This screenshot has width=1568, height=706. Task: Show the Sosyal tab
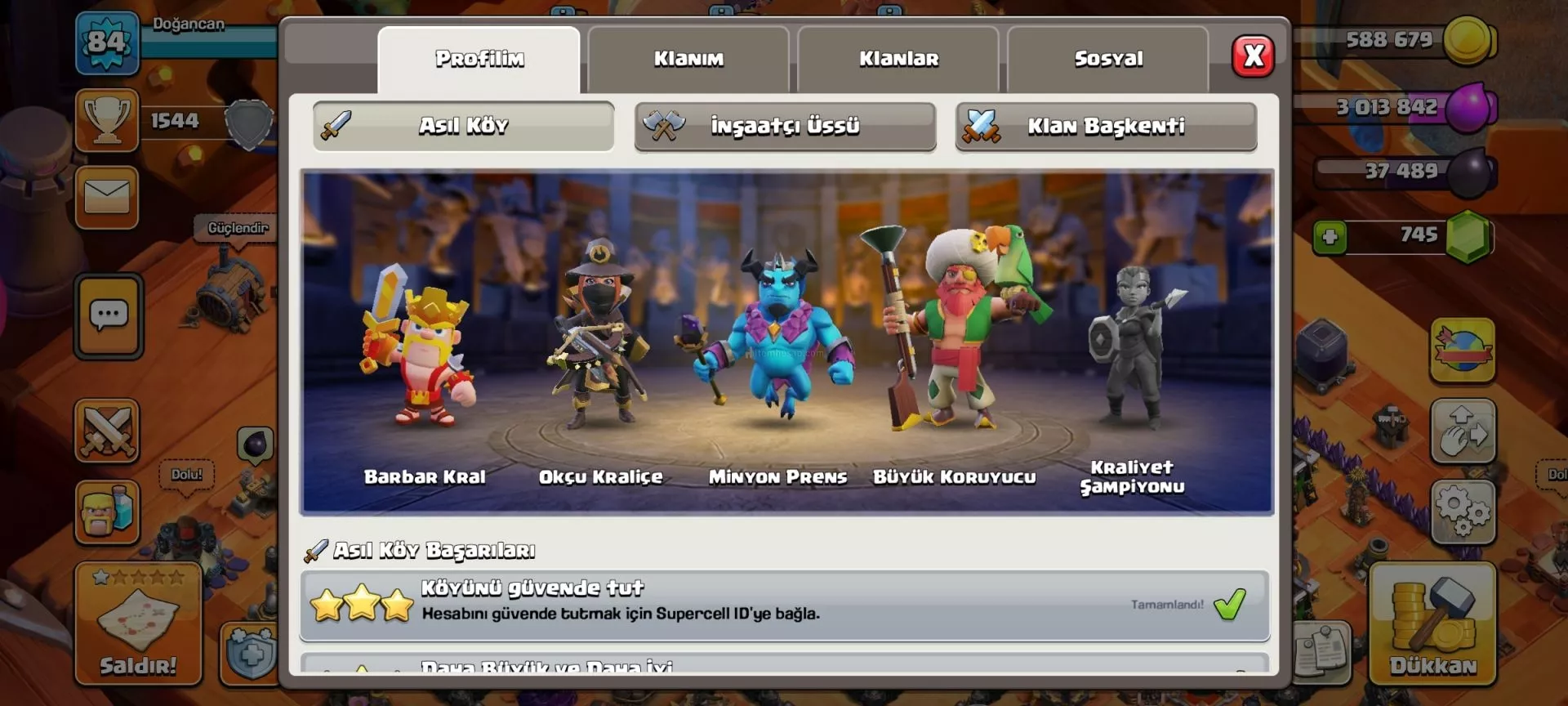(x=1108, y=59)
